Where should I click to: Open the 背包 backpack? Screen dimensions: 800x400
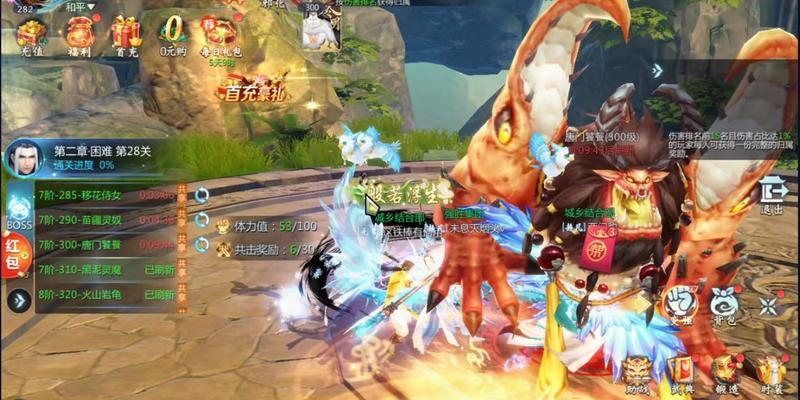pyautogui.click(x=724, y=303)
